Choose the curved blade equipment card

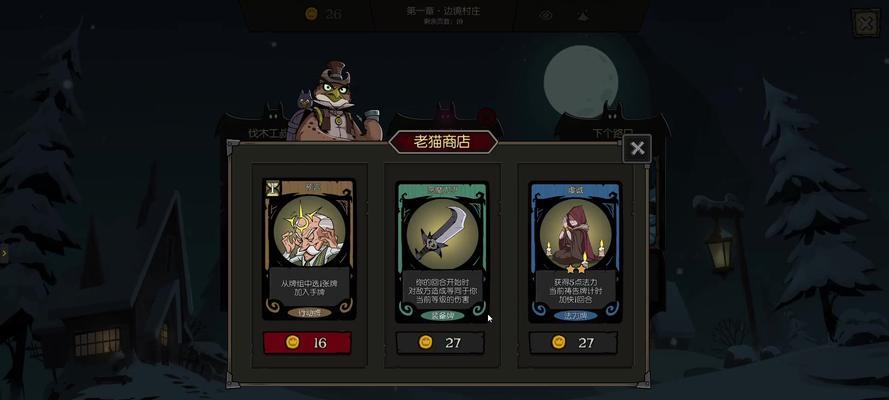pos(441,250)
